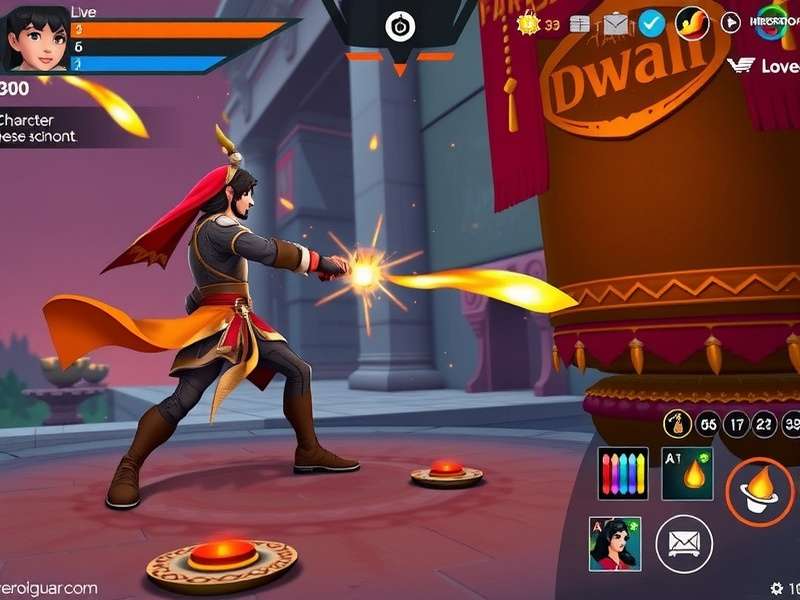
Task: Select the rainbow candles item slot
Action: [x=622, y=473]
